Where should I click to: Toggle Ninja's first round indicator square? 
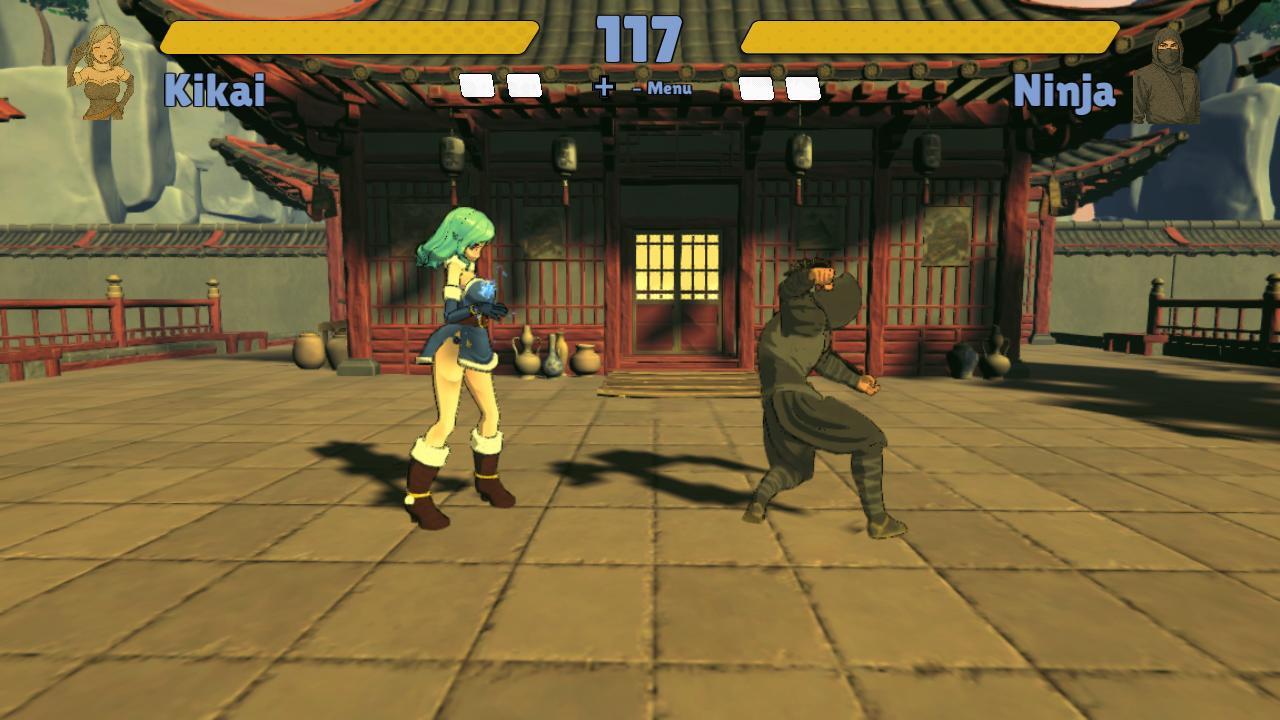coord(755,88)
